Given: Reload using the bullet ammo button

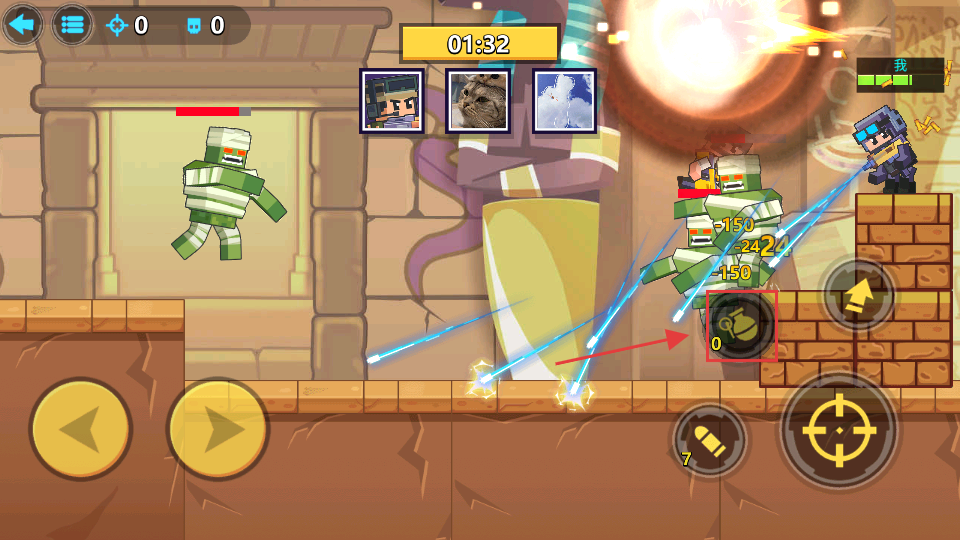Looking at the screenshot, I should pyautogui.click(x=711, y=440).
